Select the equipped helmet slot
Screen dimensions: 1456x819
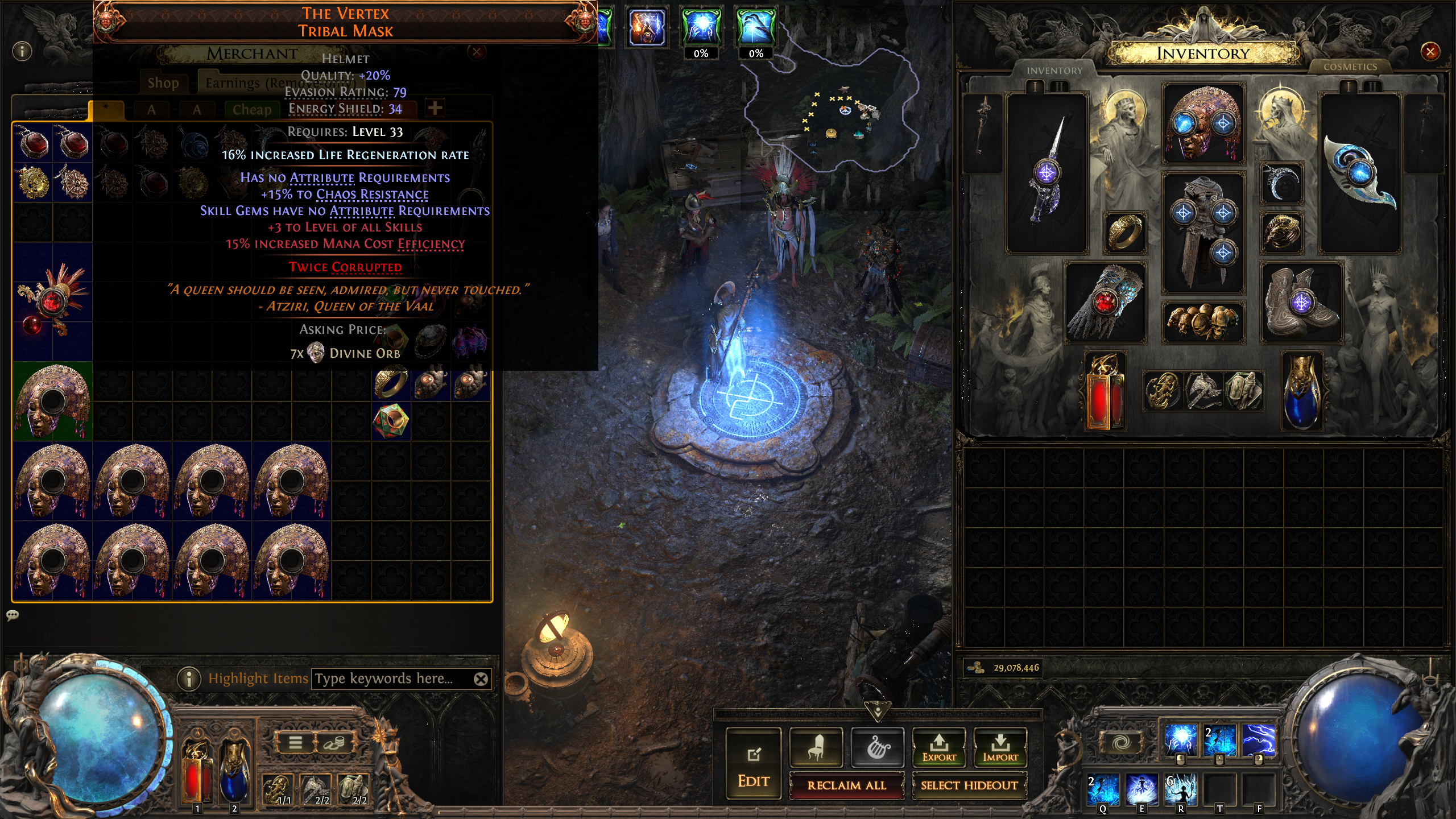click(x=1203, y=123)
